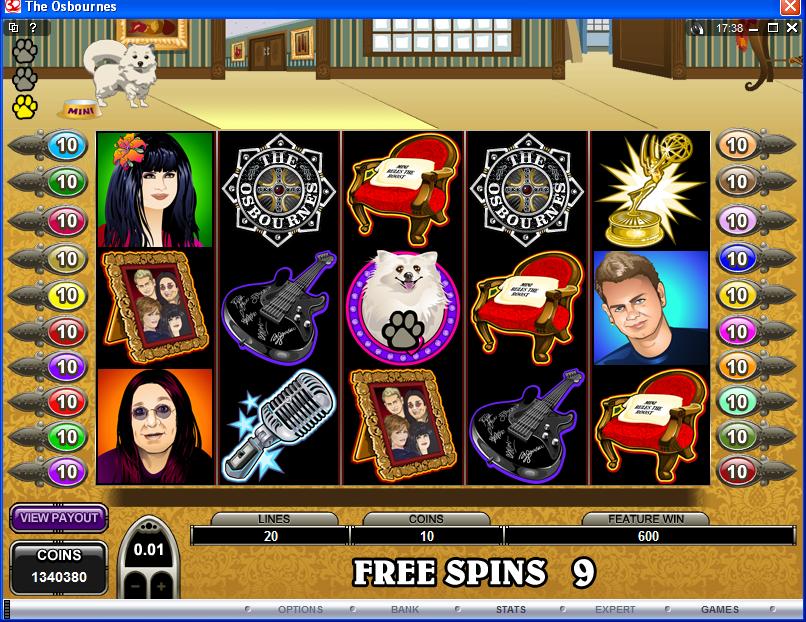Screen dimensions: 806x622
Task: Open the Bank menu
Action: tap(405, 609)
